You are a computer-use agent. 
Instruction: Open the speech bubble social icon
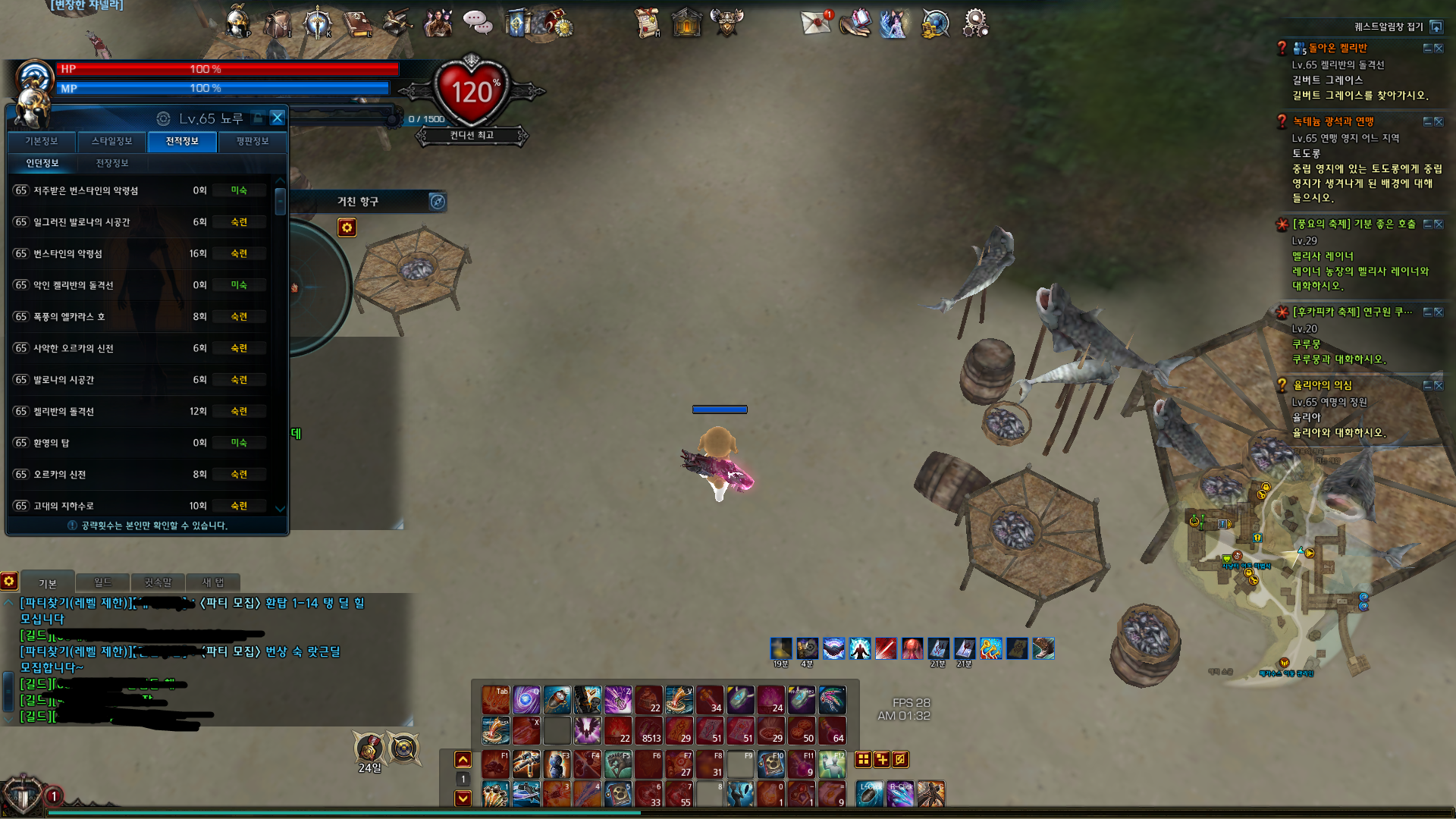pos(478,23)
